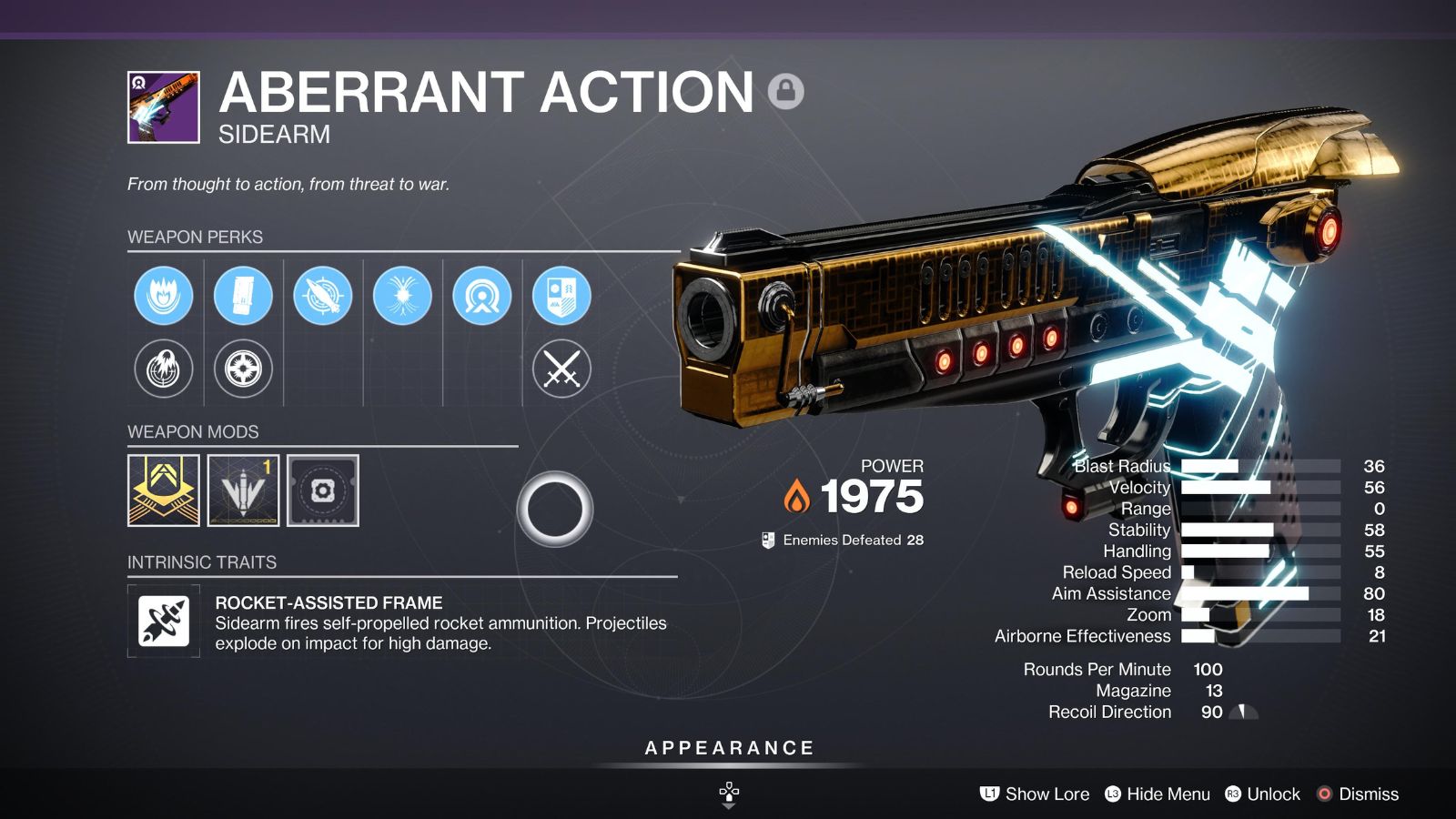The height and width of the screenshot is (819, 1456).
Task: Select the alternate compass-star magazine perk
Action: 243,369
